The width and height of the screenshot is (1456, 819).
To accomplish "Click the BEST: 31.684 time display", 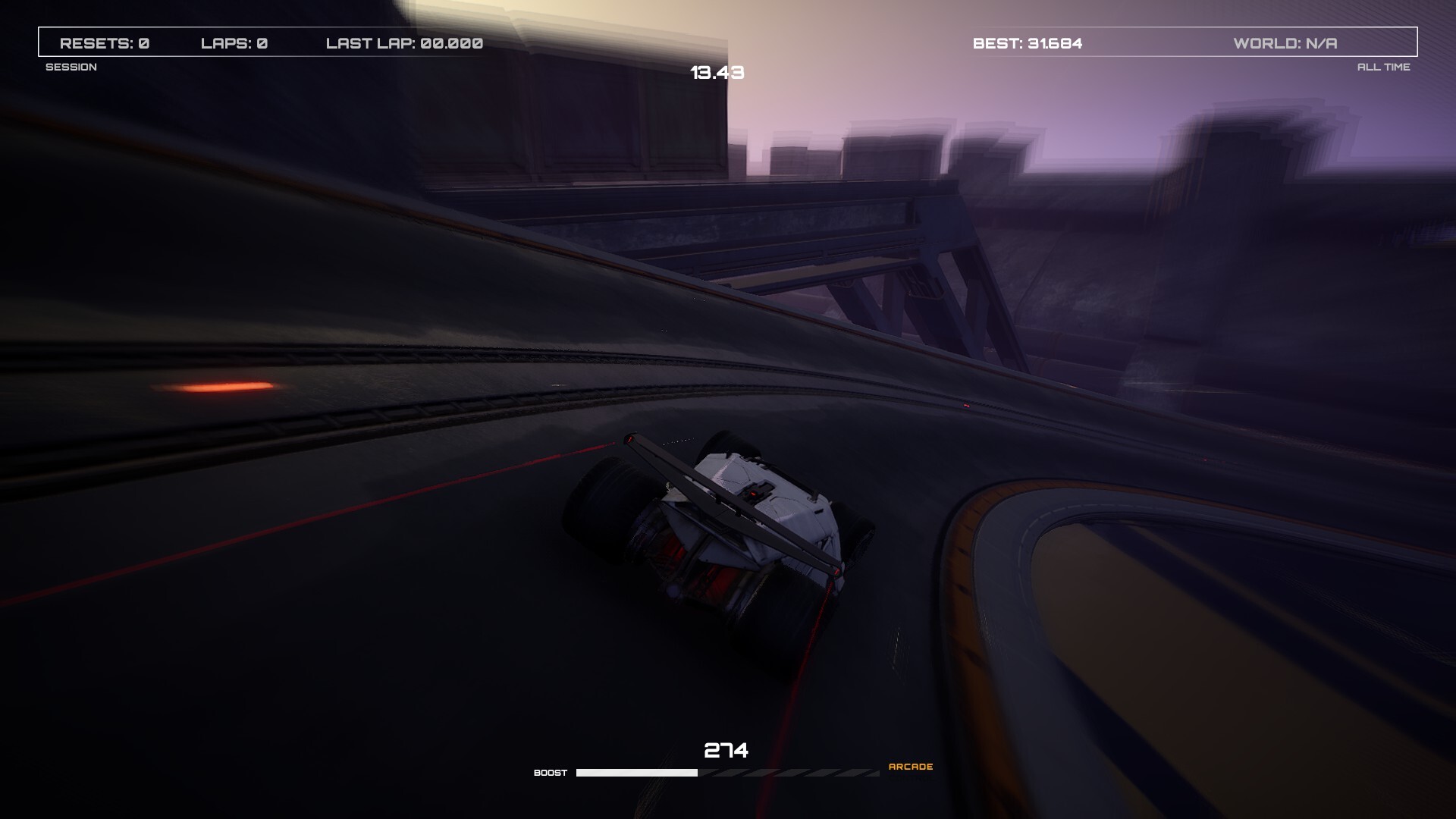I will pyautogui.click(x=1028, y=43).
